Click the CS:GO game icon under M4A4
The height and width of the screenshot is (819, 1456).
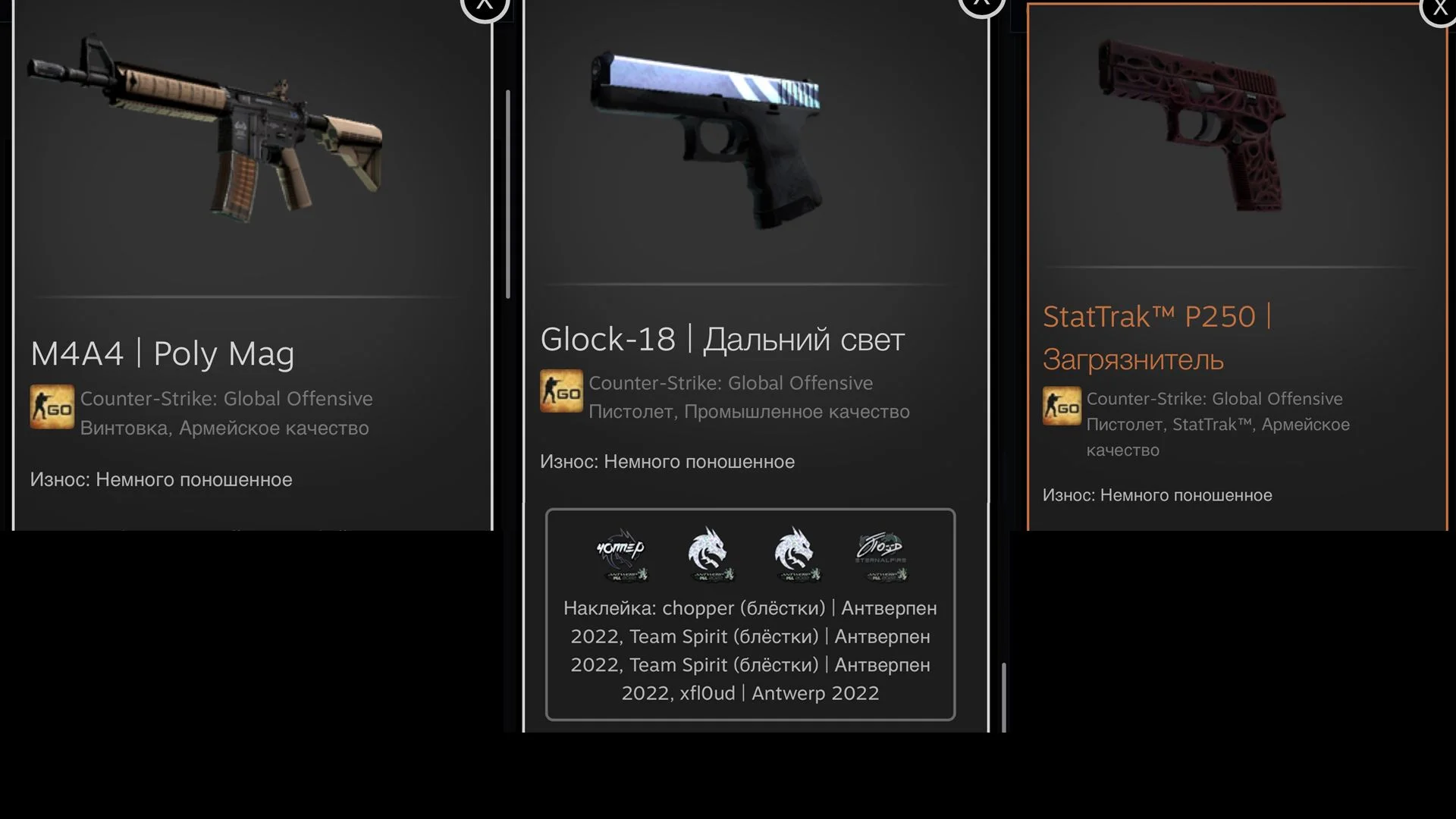click(52, 406)
